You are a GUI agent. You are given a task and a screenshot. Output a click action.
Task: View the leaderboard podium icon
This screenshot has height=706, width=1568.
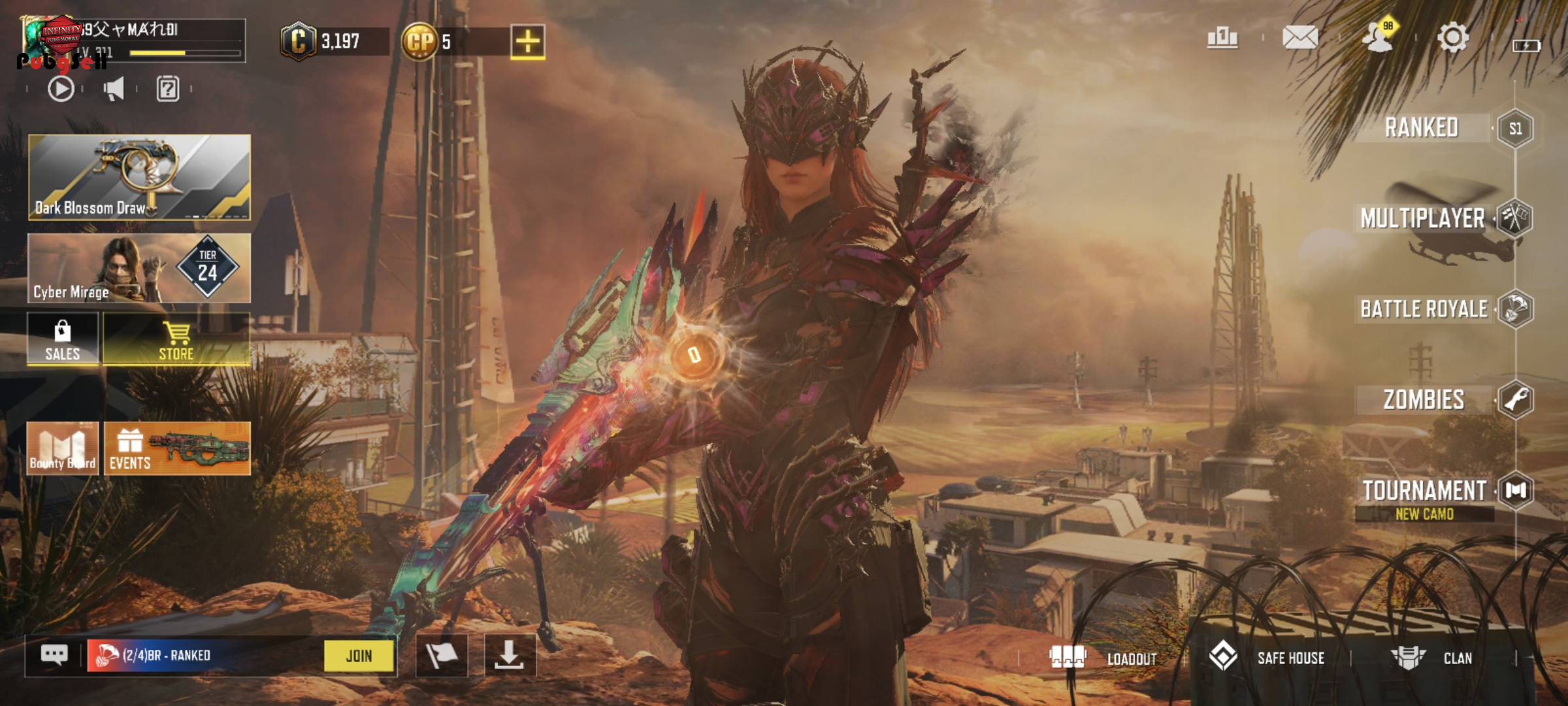(1222, 38)
